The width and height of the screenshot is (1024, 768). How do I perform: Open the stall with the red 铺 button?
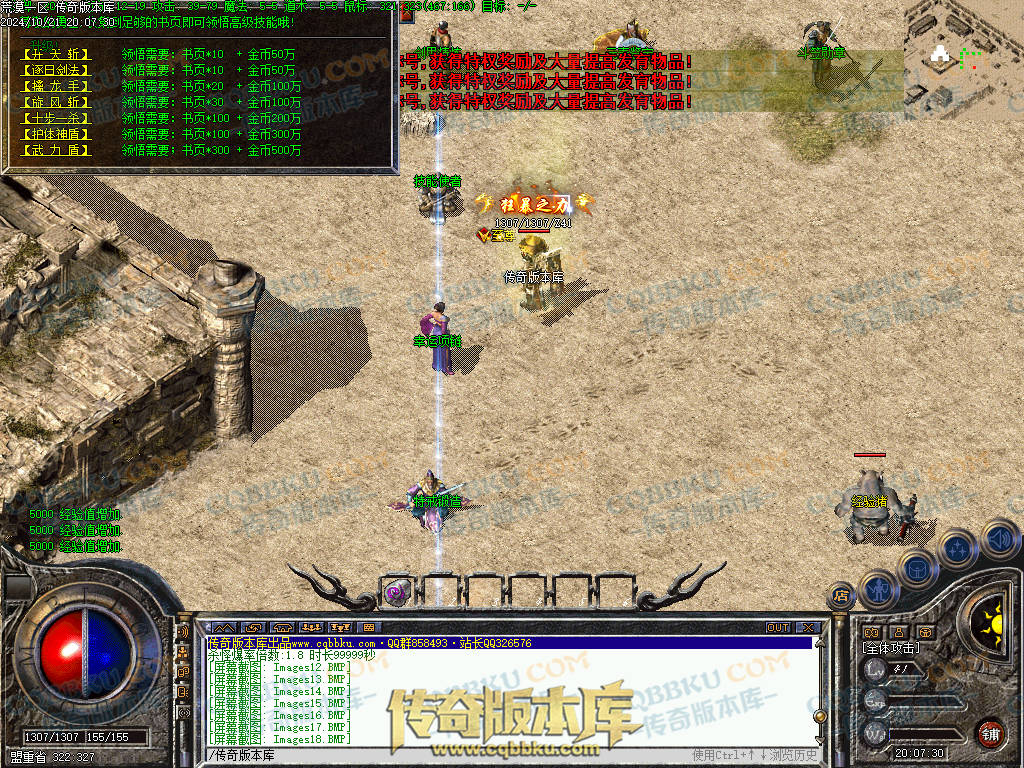pyautogui.click(x=990, y=733)
